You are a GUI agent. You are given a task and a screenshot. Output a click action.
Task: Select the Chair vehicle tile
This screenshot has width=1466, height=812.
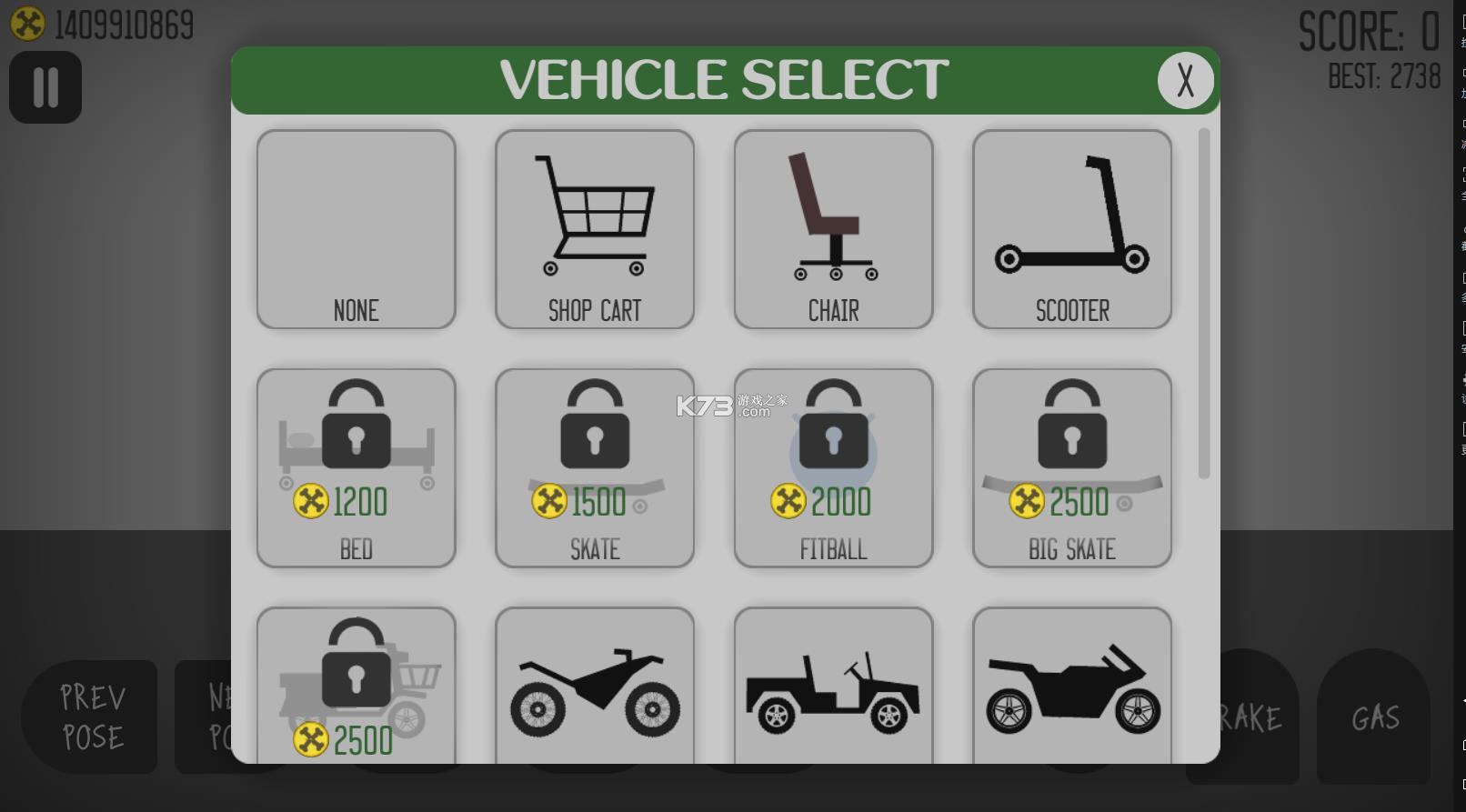pyautogui.click(x=833, y=229)
